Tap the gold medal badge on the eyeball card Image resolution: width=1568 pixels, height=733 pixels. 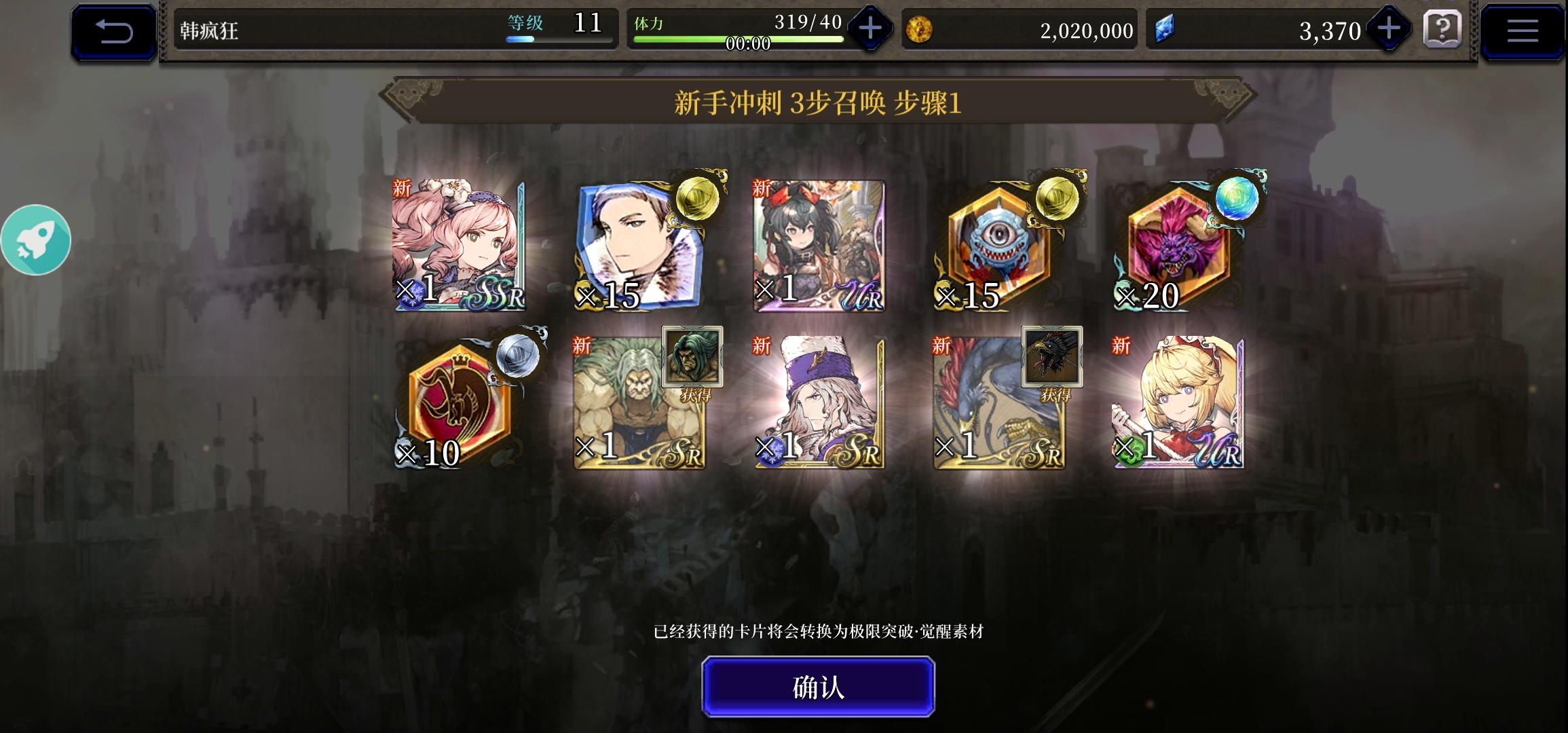tap(1056, 201)
